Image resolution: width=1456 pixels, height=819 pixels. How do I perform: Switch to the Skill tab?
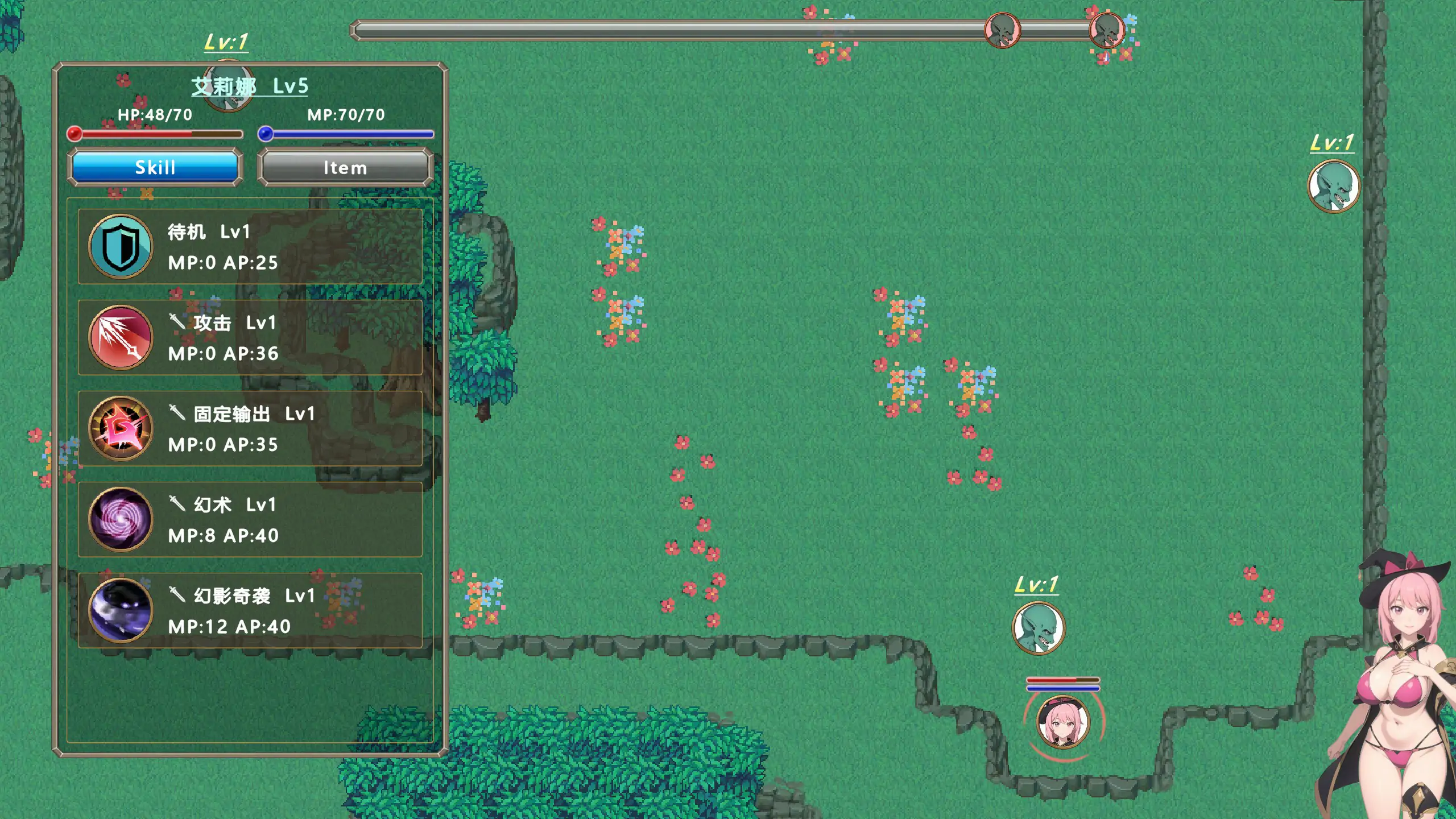[155, 167]
